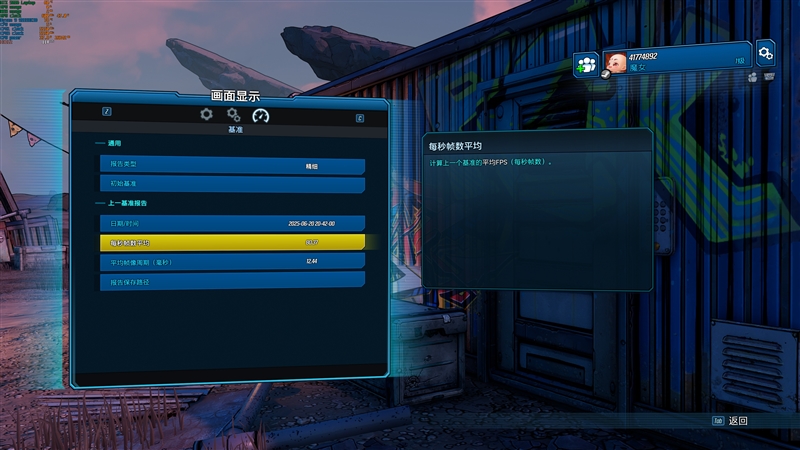Screen dimensions: 800x450
Task: Open the add friends social icon
Action: point(586,65)
